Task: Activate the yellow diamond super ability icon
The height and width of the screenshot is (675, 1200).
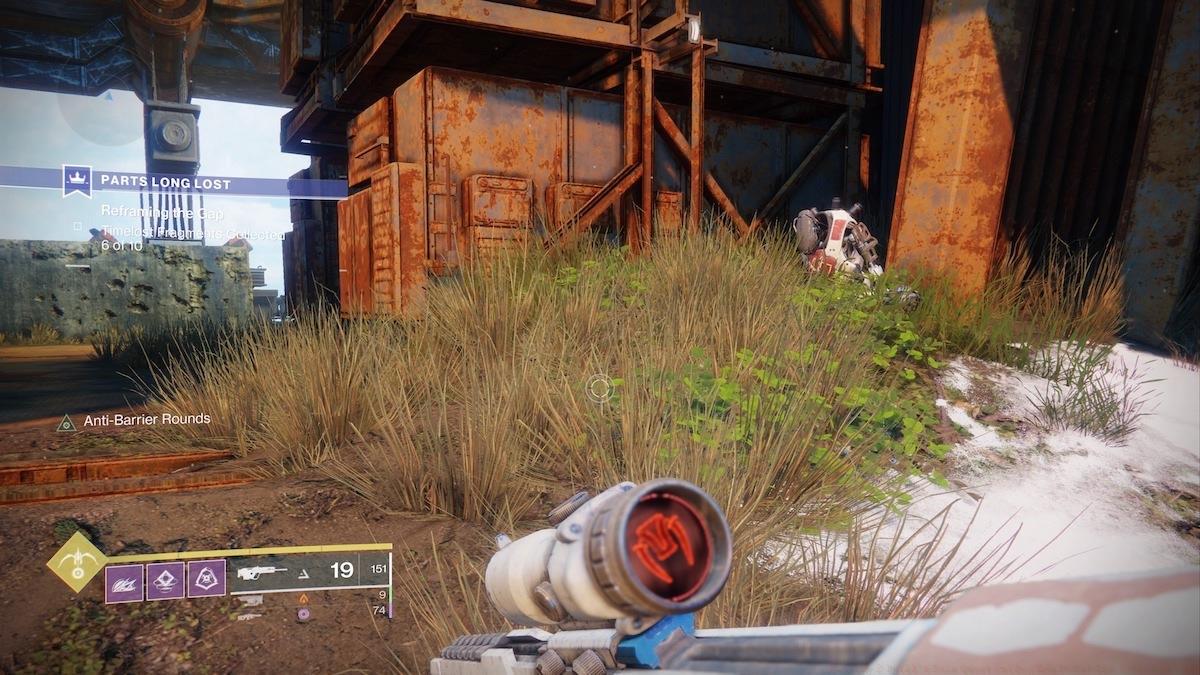Action: tap(77, 562)
